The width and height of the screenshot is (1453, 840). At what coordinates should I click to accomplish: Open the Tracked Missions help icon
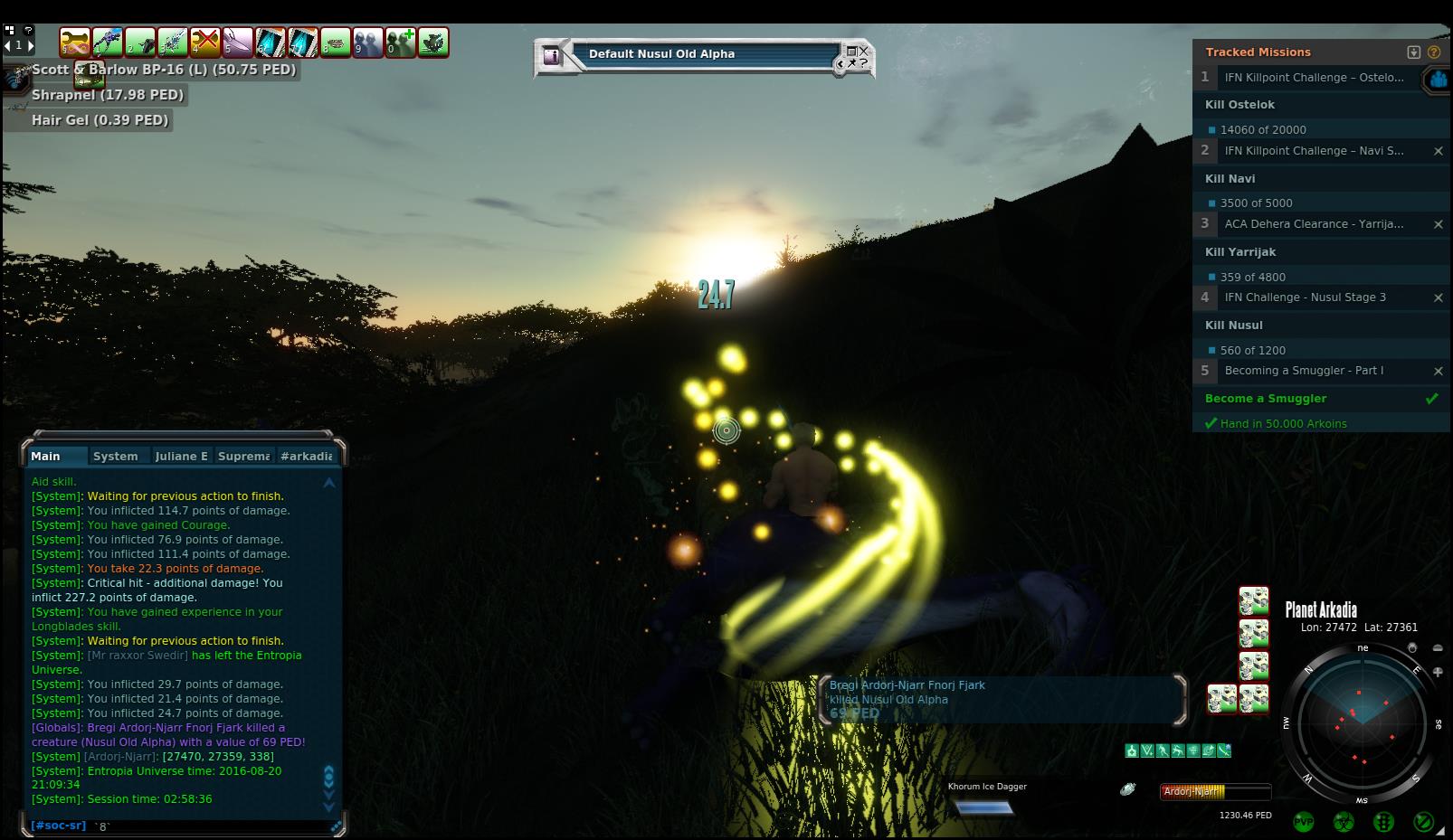tap(1433, 52)
